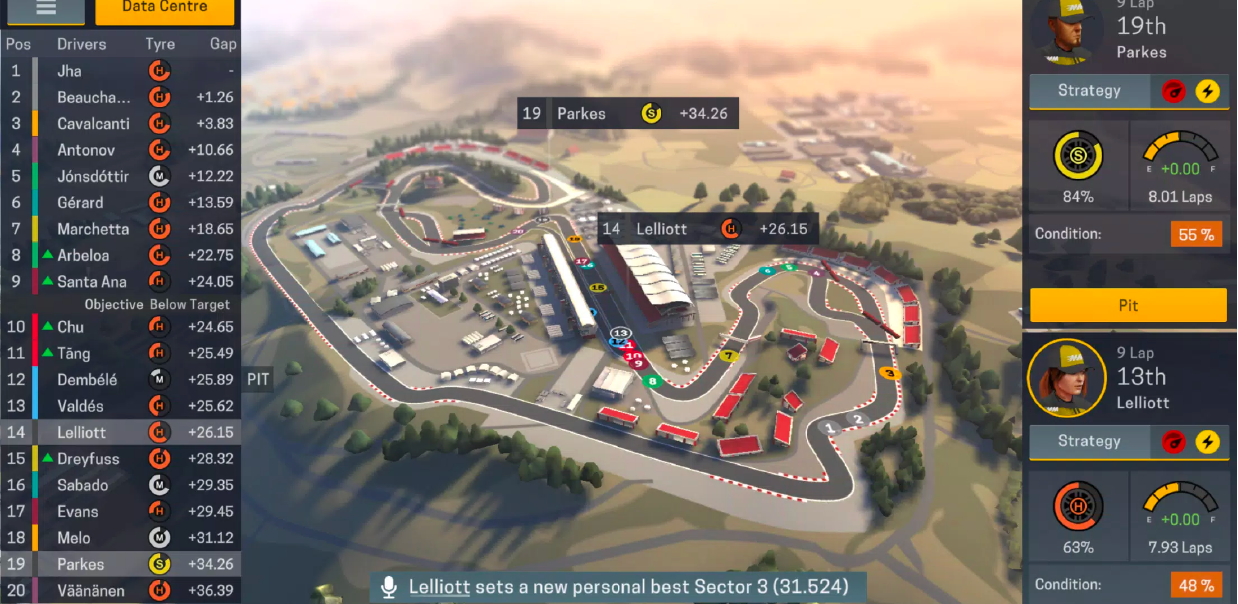Select Väänänen in the standings list
Viewport: 1238px width, 604px height.
tap(120, 591)
